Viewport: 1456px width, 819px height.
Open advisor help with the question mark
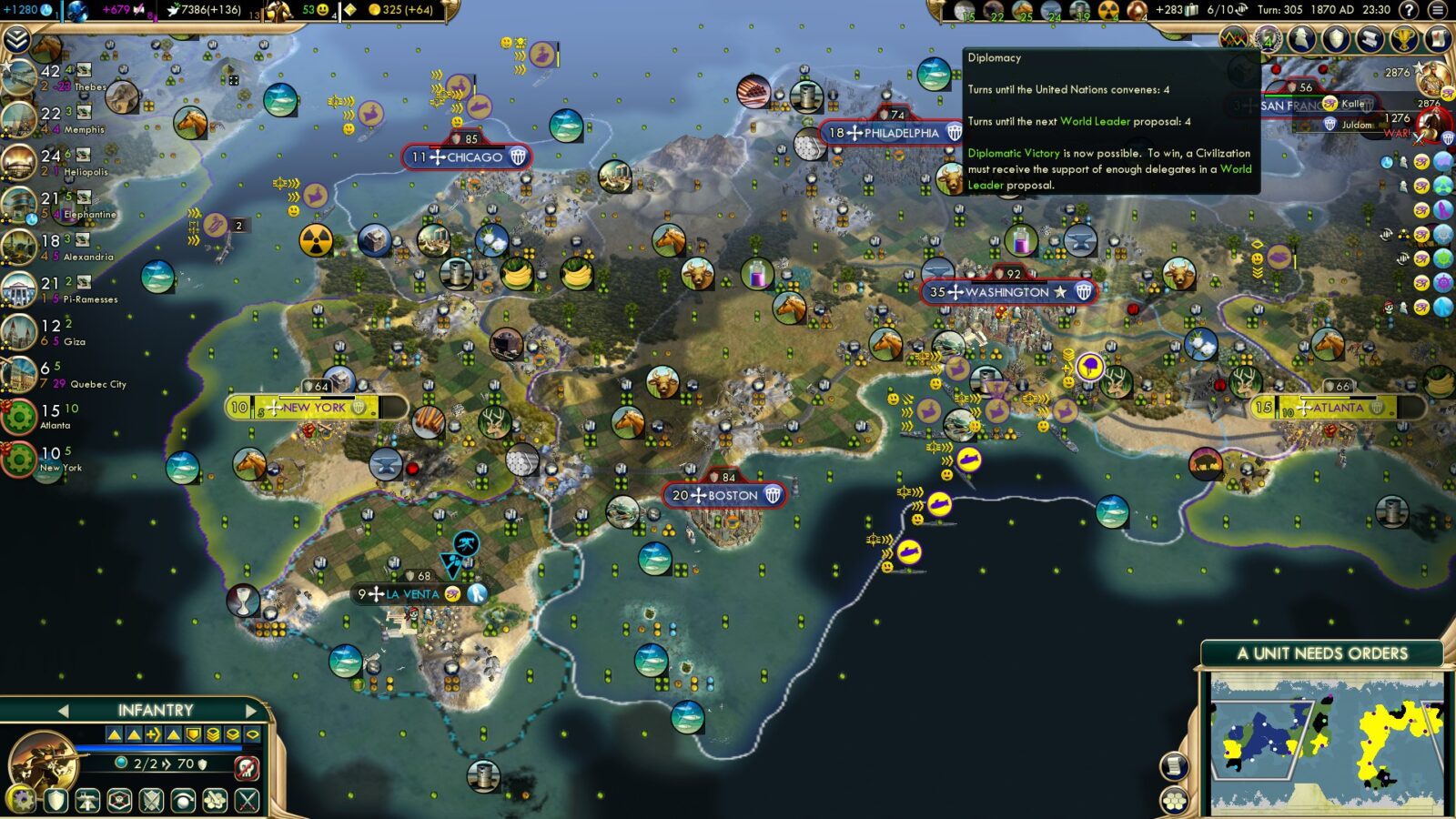[x=1409, y=10]
